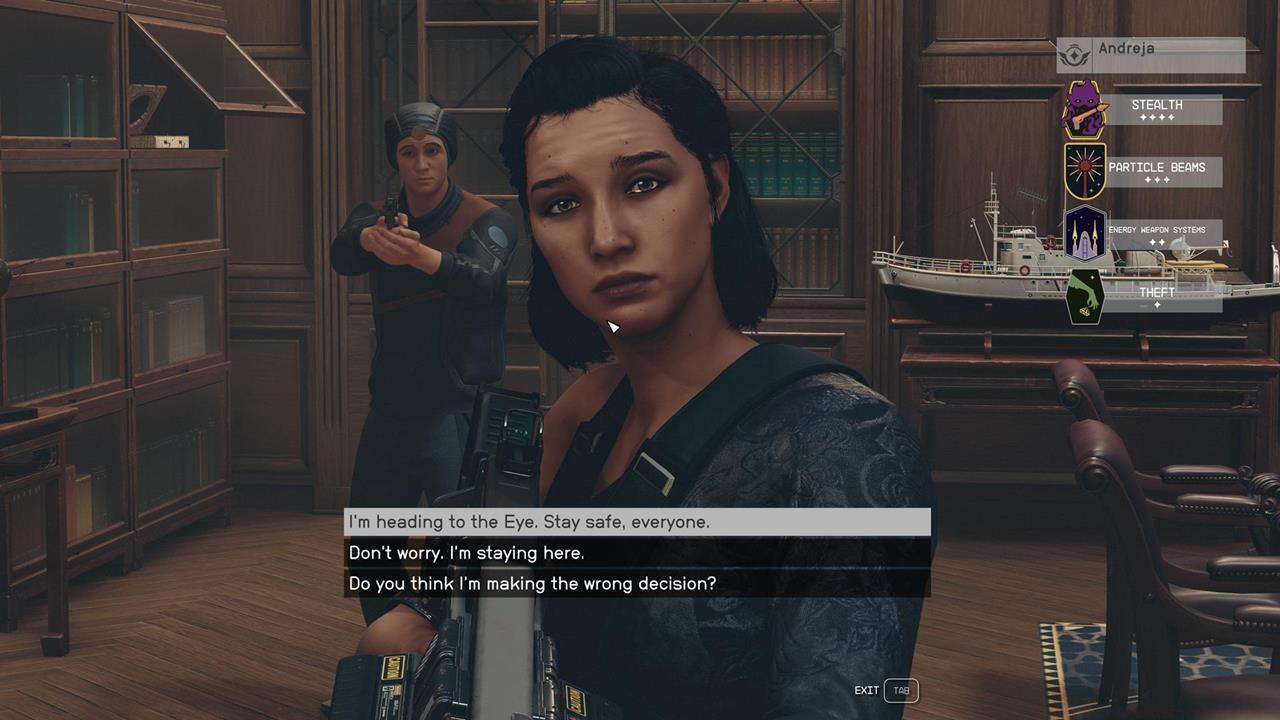Choose "I'm heading to the Eye" reply
The image size is (1280, 720).
pos(637,522)
